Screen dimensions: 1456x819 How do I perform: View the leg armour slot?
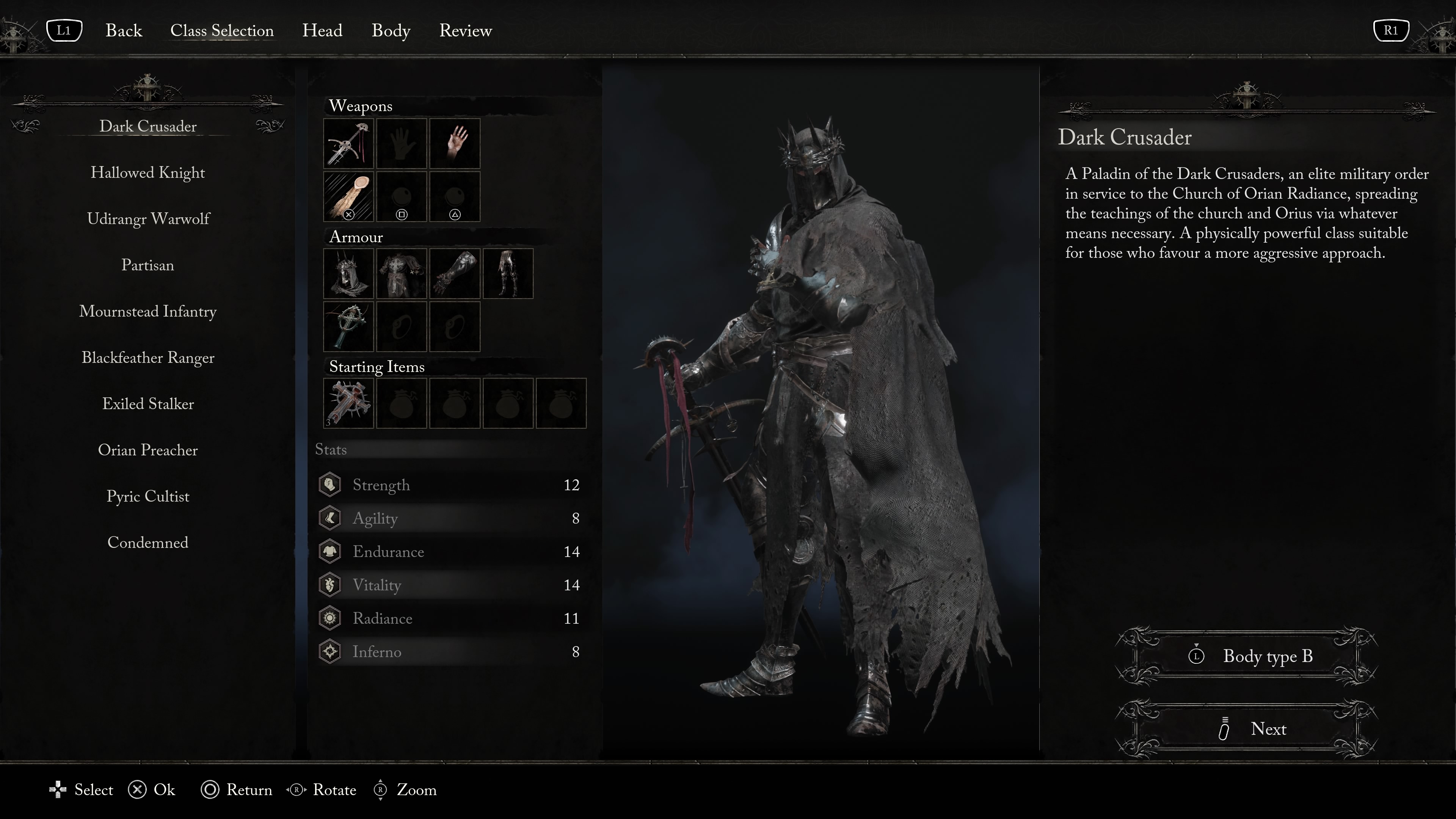[x=508, y=273]
